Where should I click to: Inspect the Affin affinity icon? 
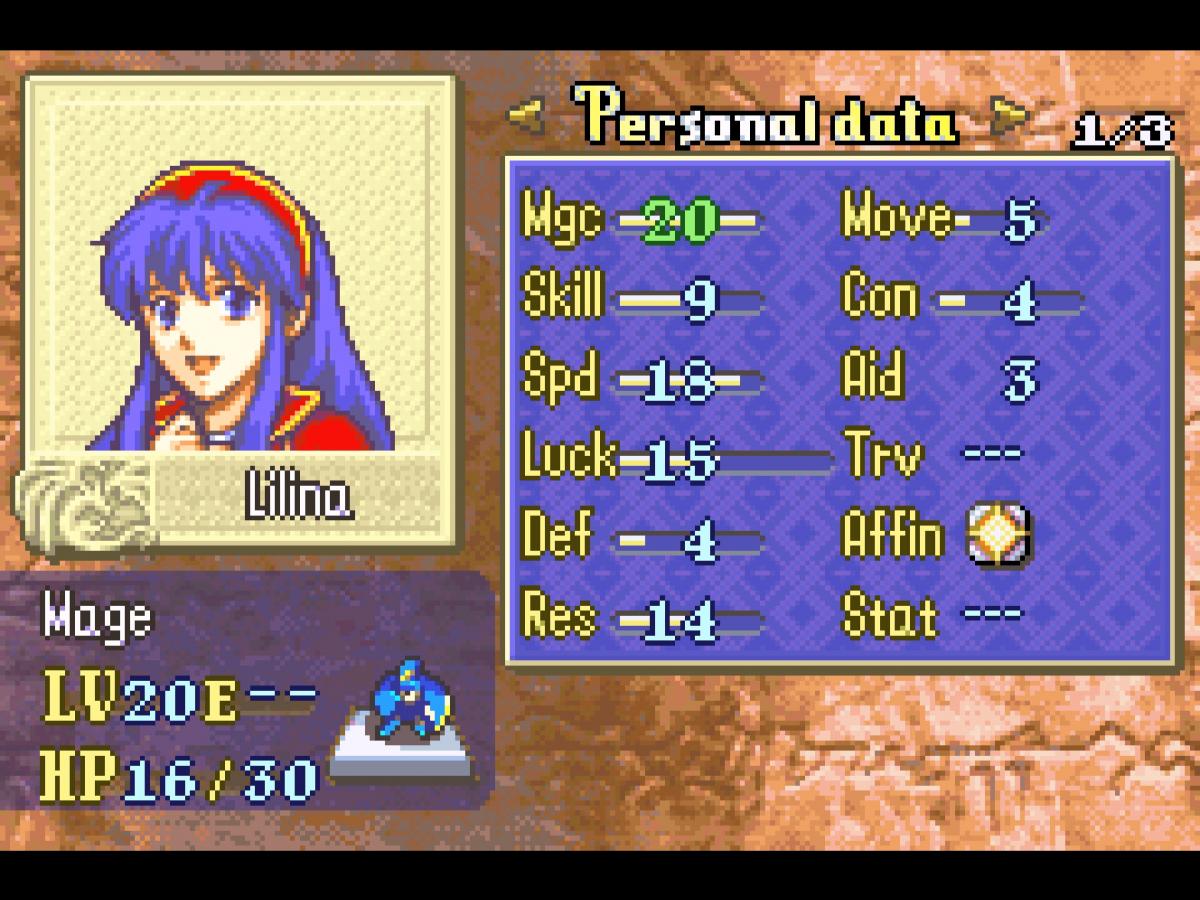[998, 536]
